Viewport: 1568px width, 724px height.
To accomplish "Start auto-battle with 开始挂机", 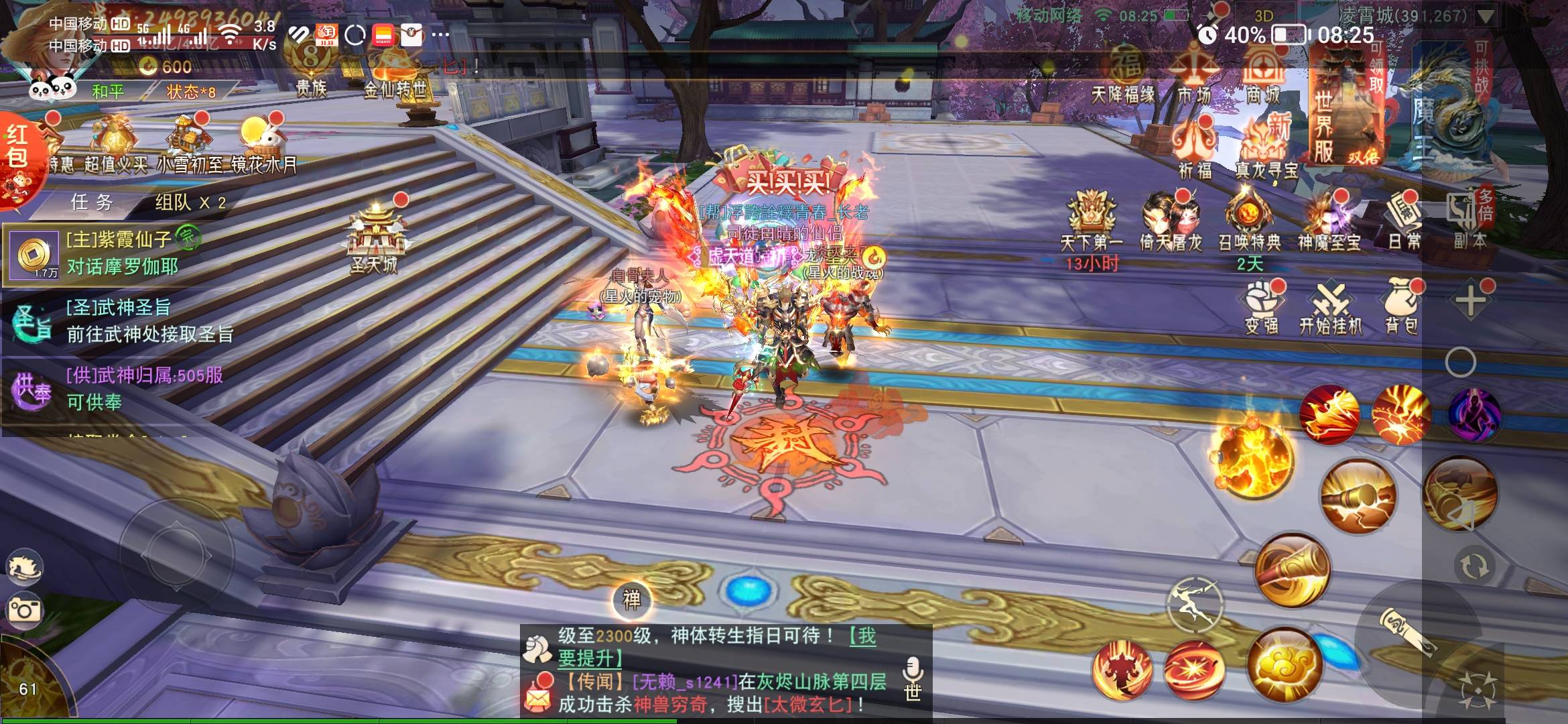I will (x=1330, y=308).
